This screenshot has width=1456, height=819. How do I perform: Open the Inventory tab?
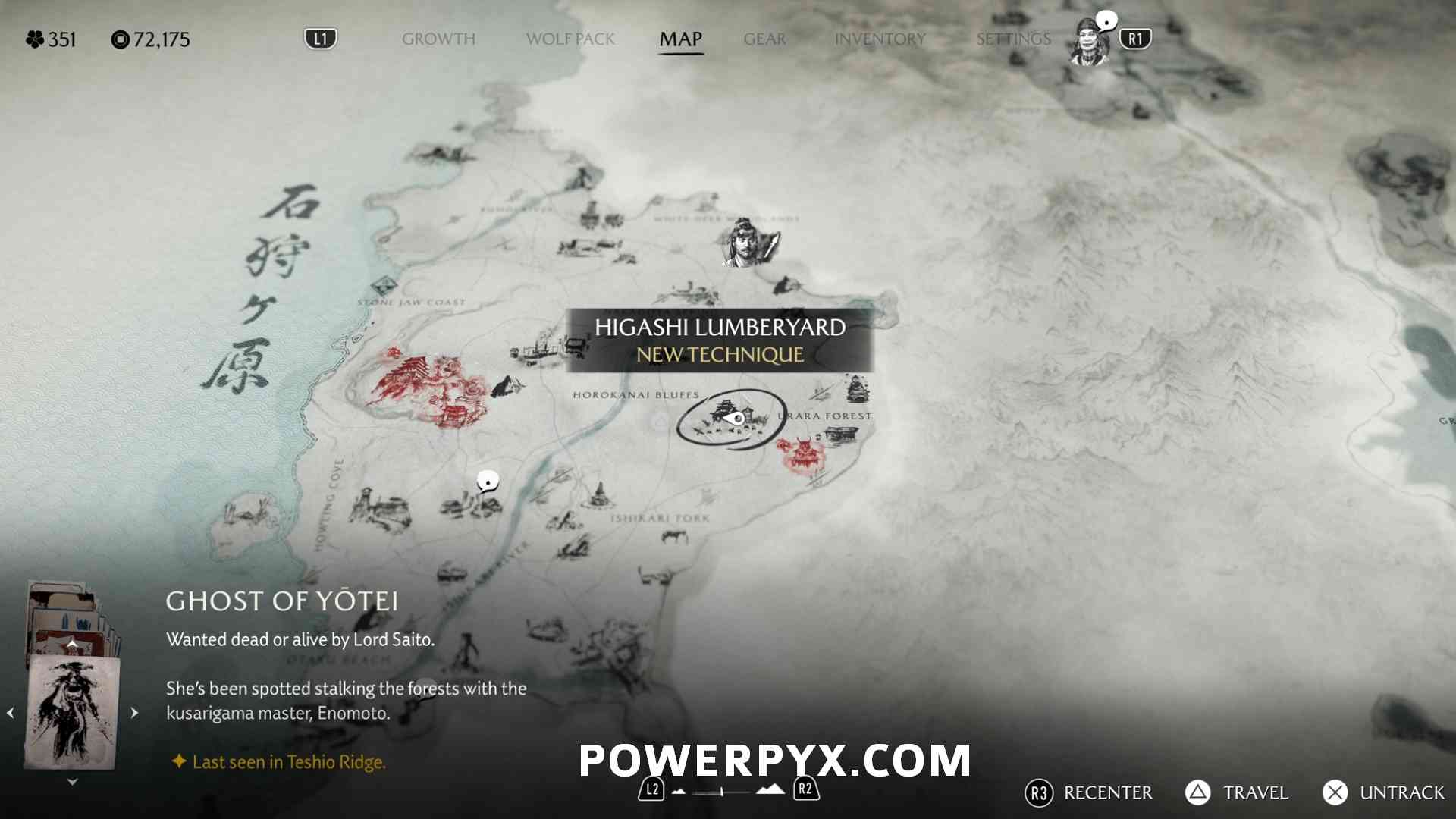point(880,39)
